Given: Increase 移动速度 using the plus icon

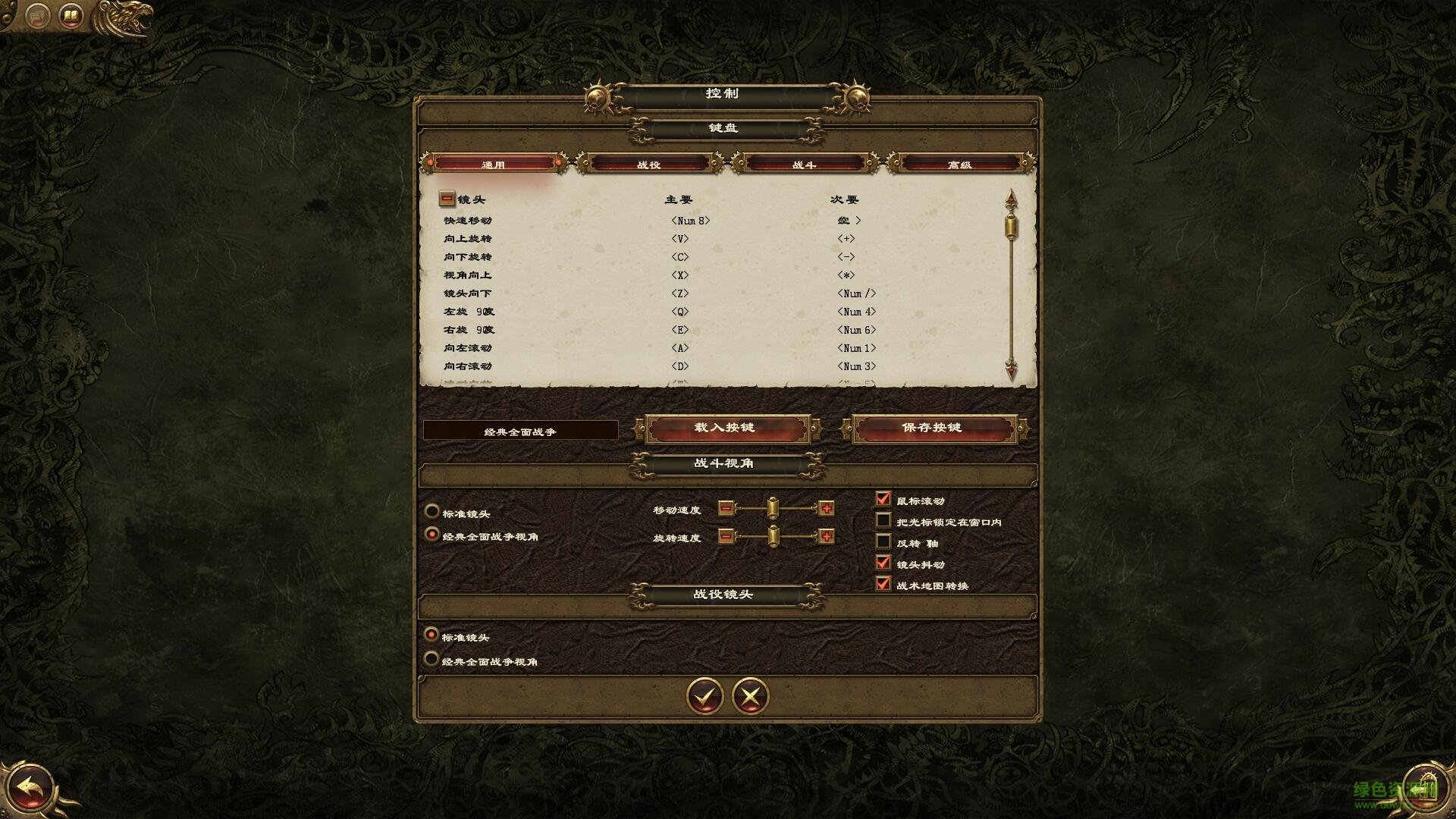Looking at the screenshot, I should tap(826, 508).
